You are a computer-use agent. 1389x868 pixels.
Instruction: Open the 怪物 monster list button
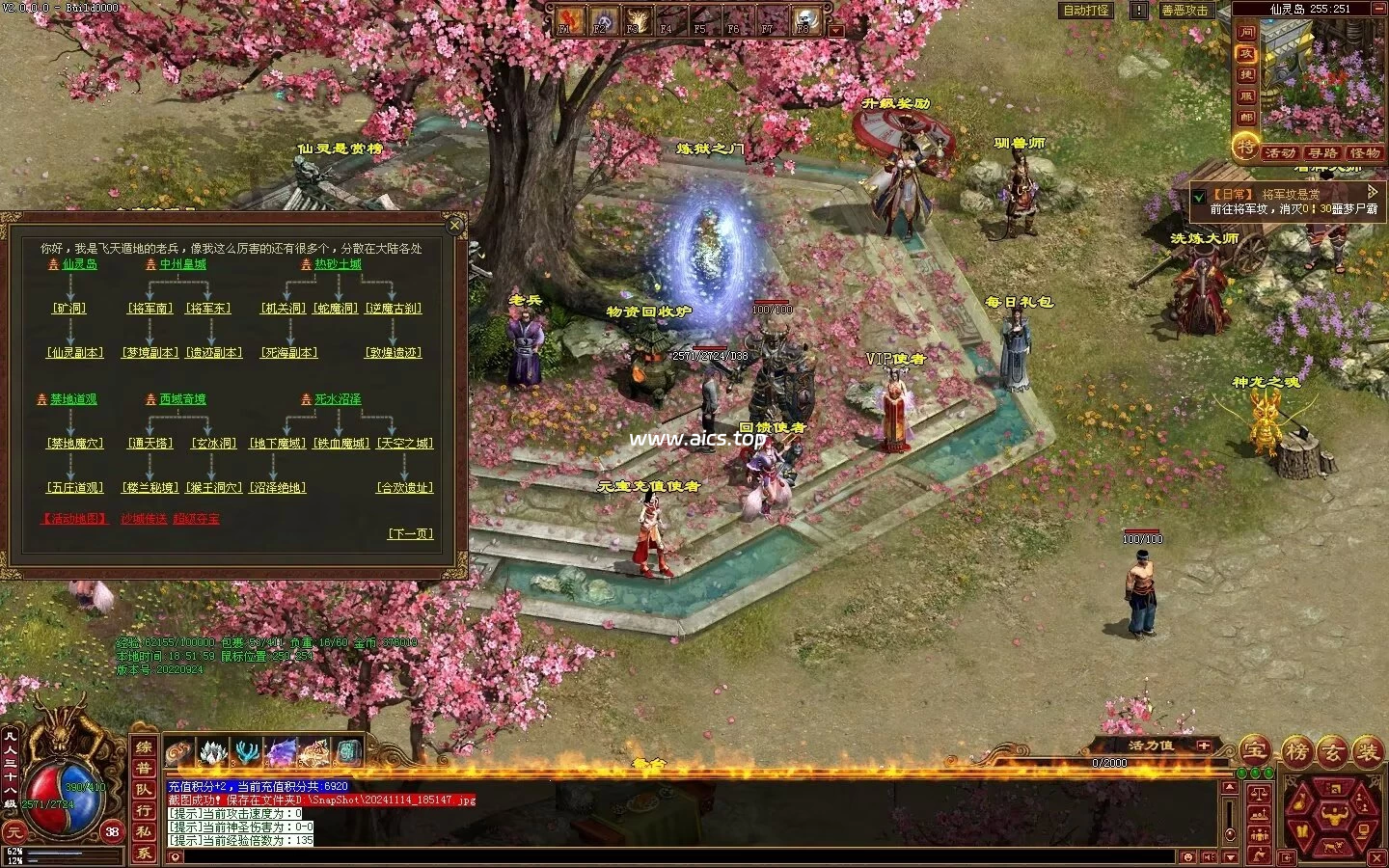(x=1365, y=153)
